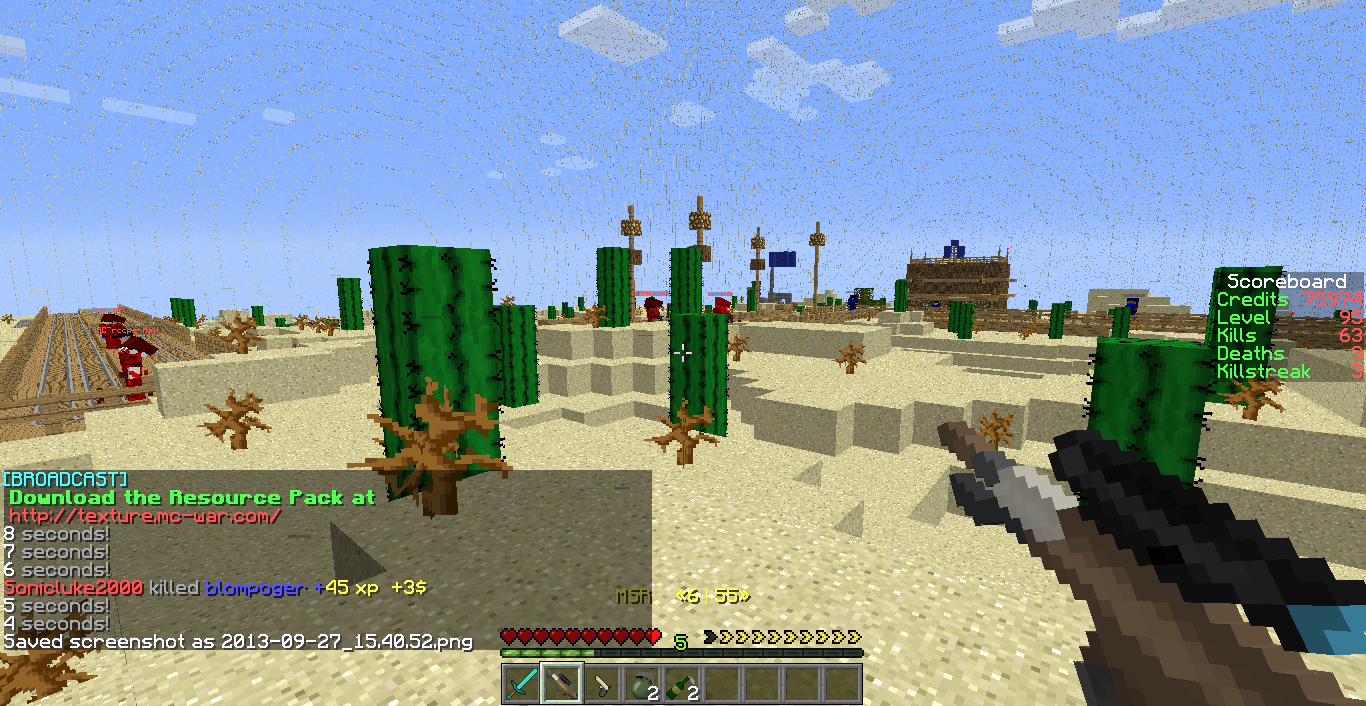Select the green grenade slot
1366x706 pixels.
(642, 685)
